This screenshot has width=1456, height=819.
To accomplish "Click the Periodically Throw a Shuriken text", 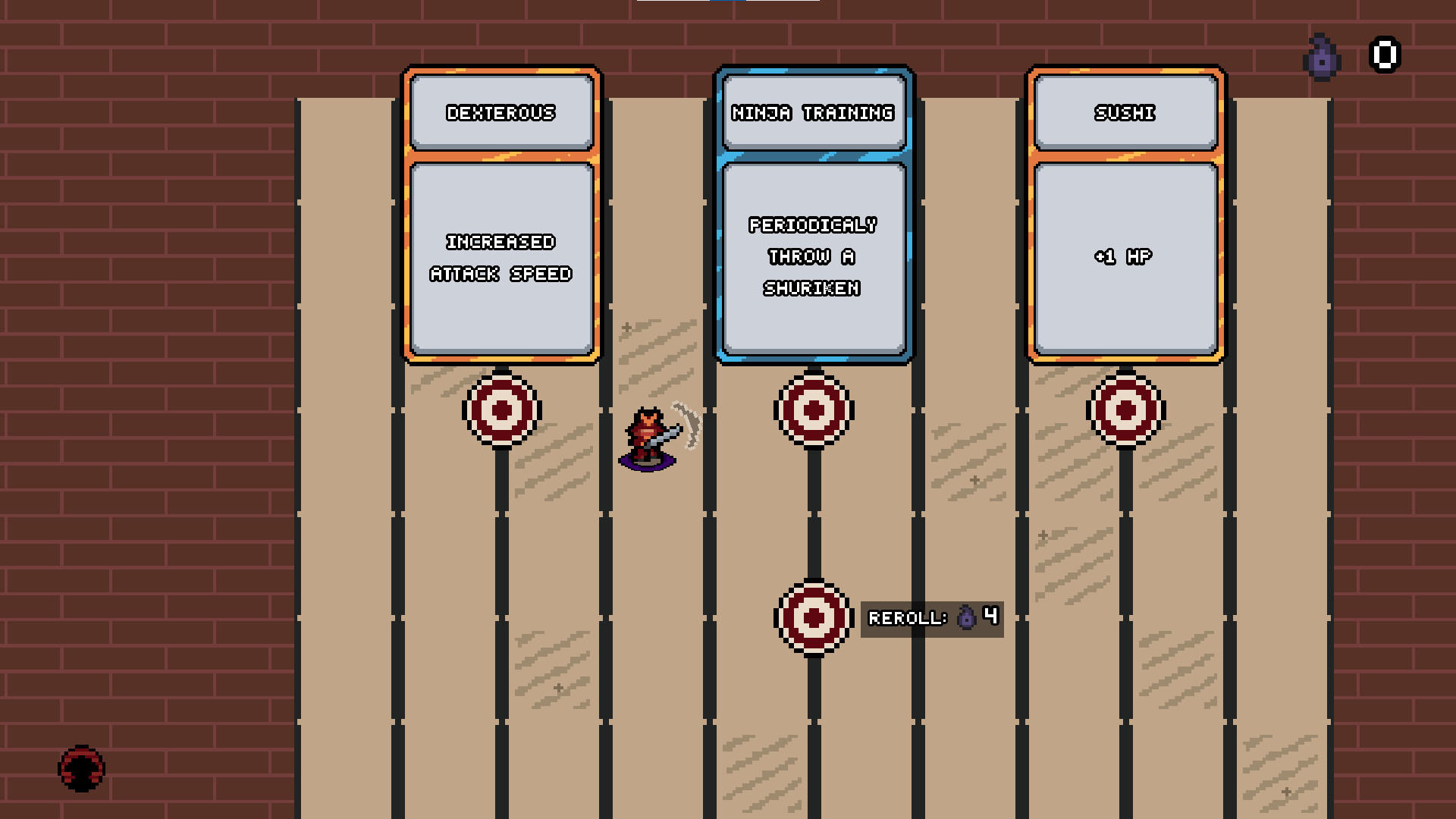I will (x=814, y=256).
